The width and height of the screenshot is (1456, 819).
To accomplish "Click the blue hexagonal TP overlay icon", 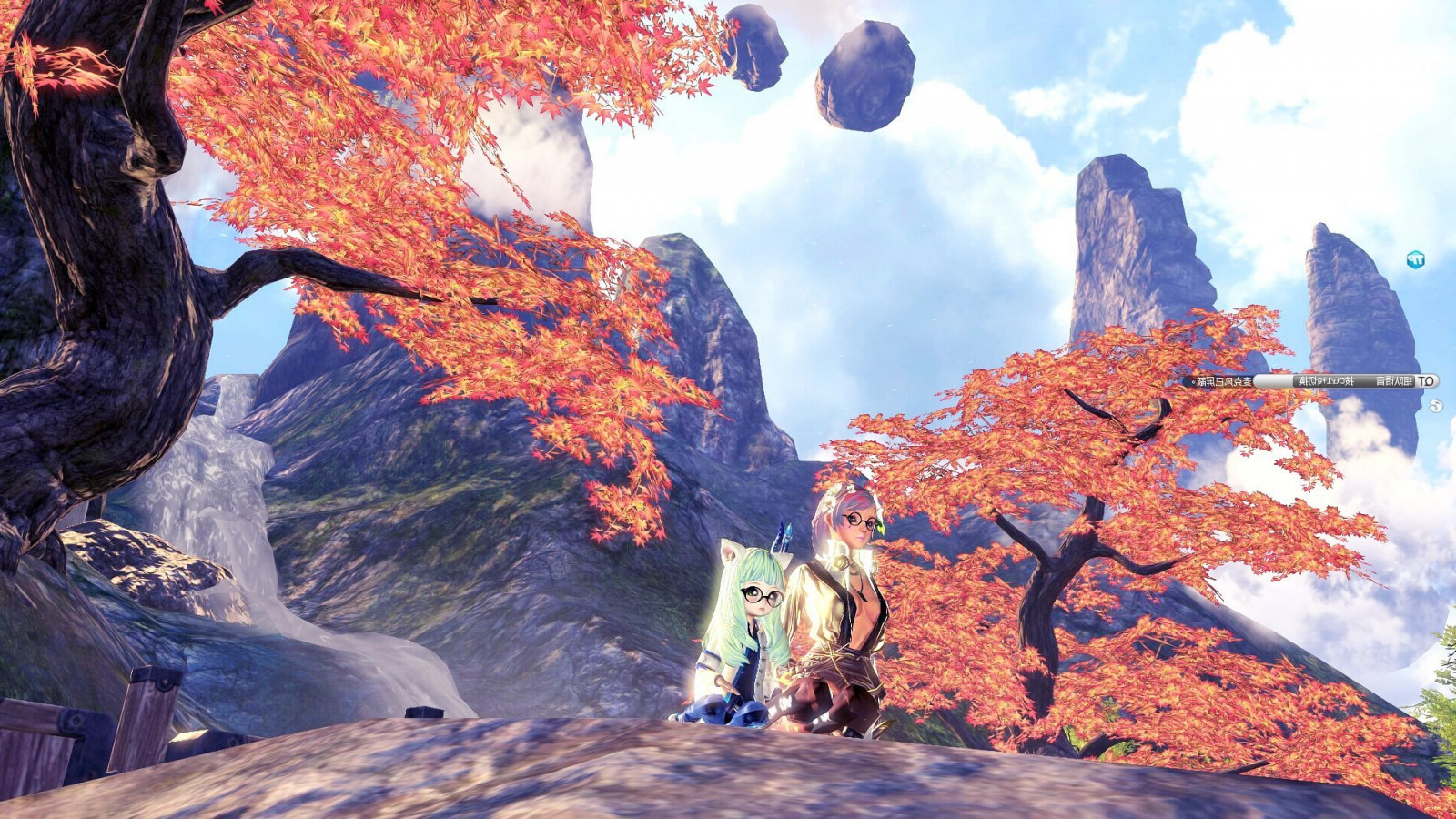I will click(1415, 260).
